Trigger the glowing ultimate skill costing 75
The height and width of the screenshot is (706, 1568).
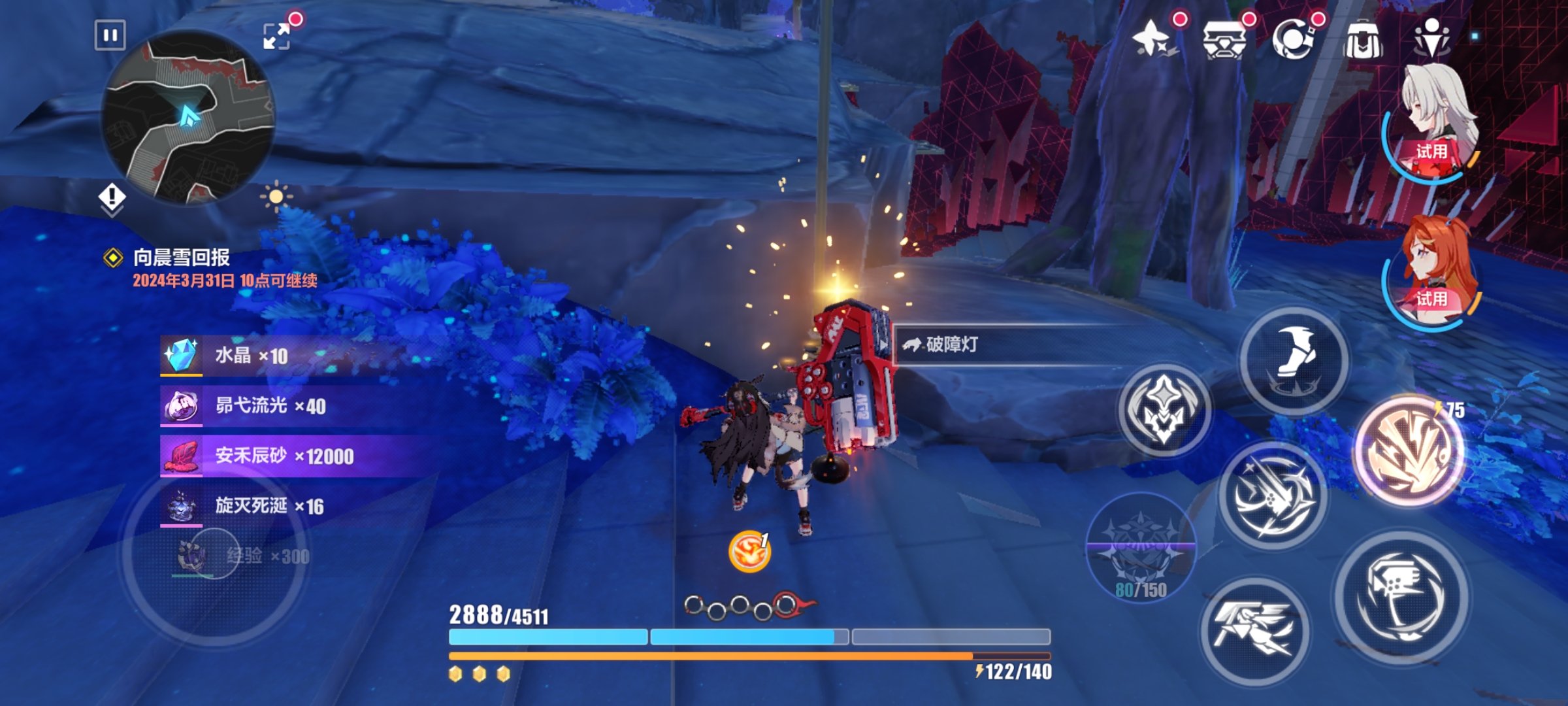1409,451
